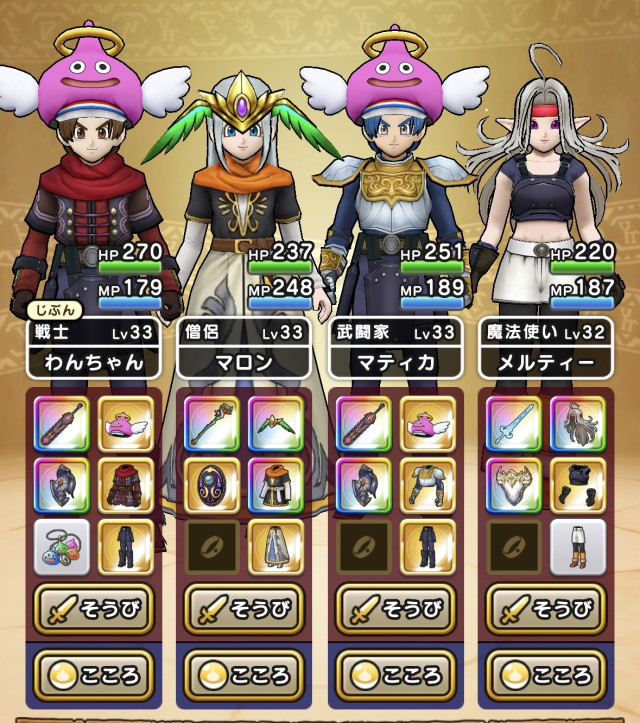Image resolution: width=640 pixels, height=723 pixels.
Task: Open わんちゃん's そうび equipment button
Action: coord(94,610)
